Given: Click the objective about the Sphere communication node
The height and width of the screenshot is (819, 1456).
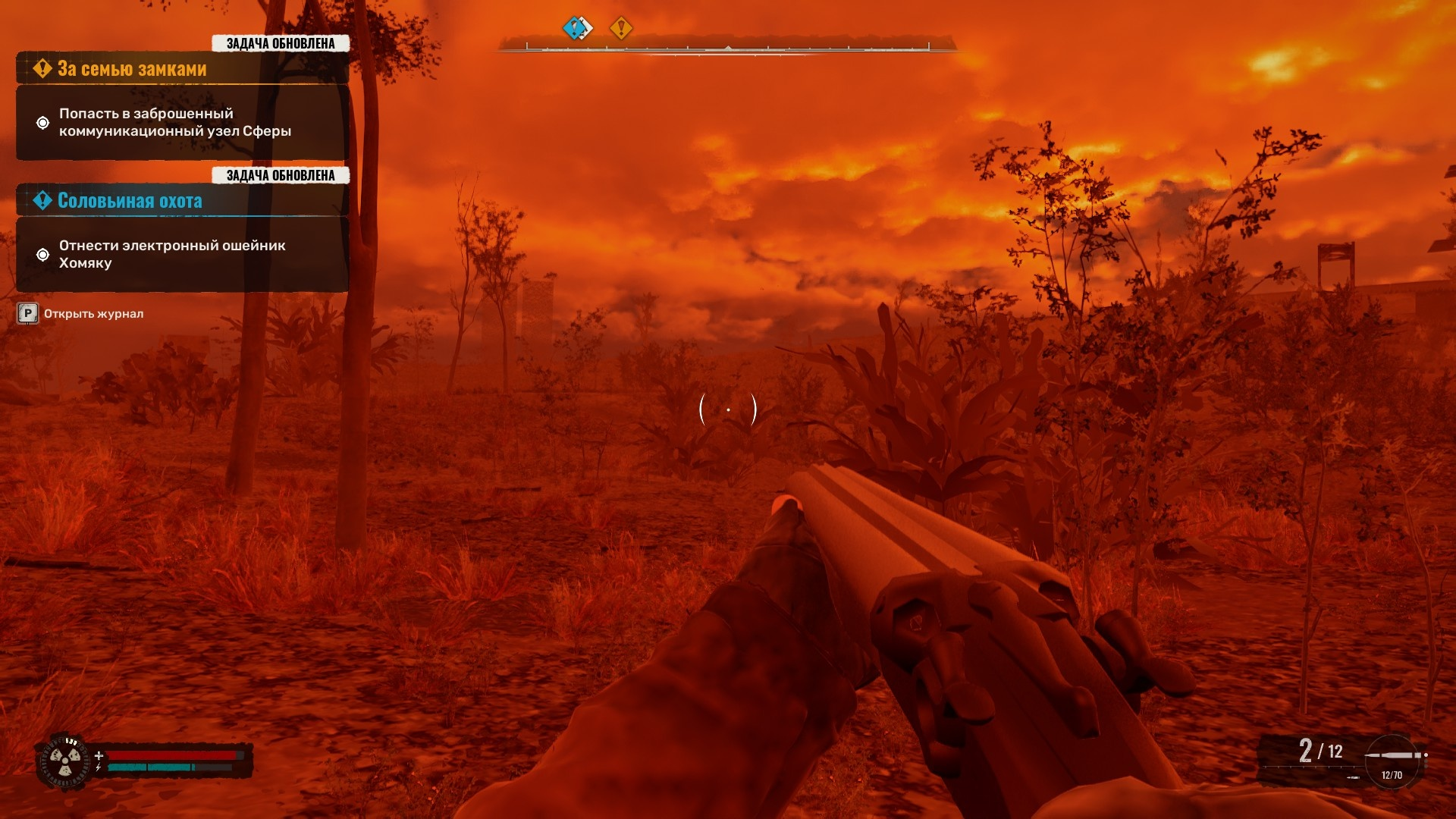Looking at the screenshot, I should coord(175,122).
